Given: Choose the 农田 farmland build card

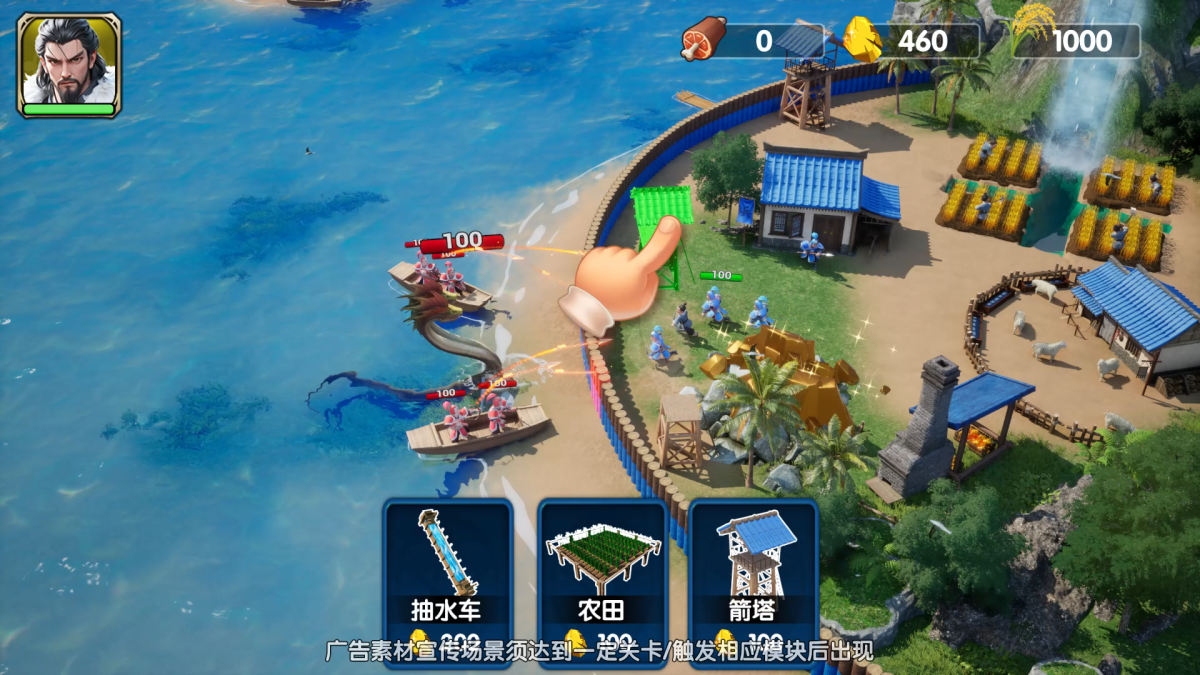Looking at the screenshot, I should 602,572.
